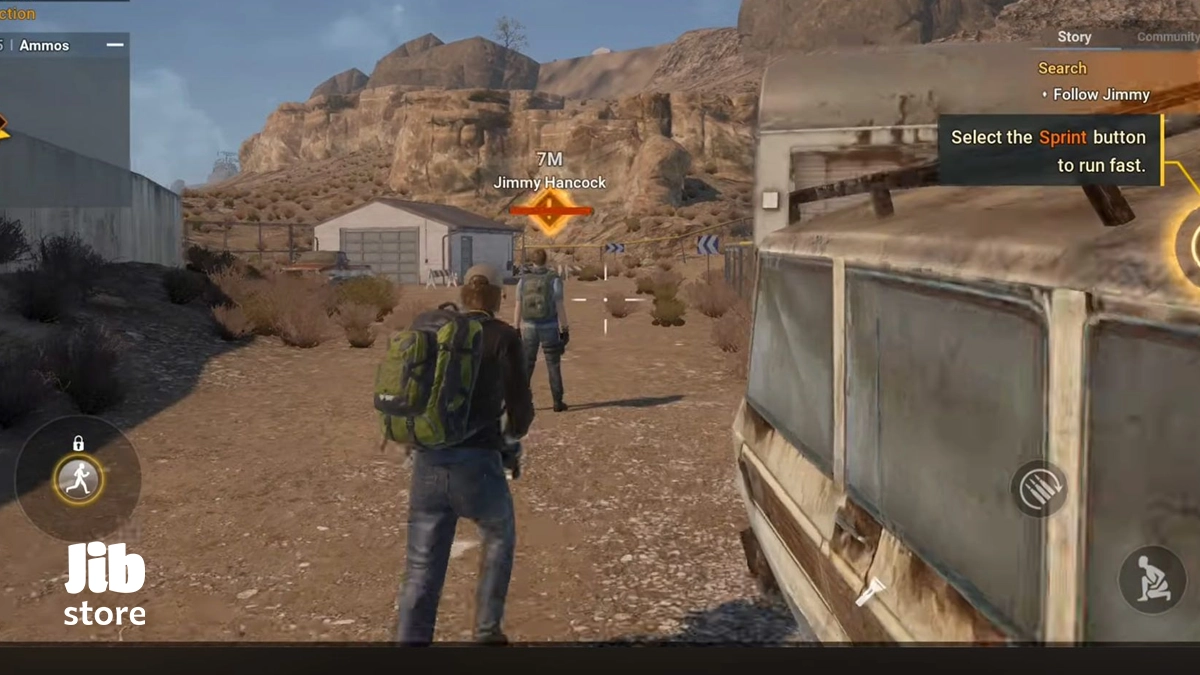
Task: Open the Community tab
Action: (x=1168, y=37)
